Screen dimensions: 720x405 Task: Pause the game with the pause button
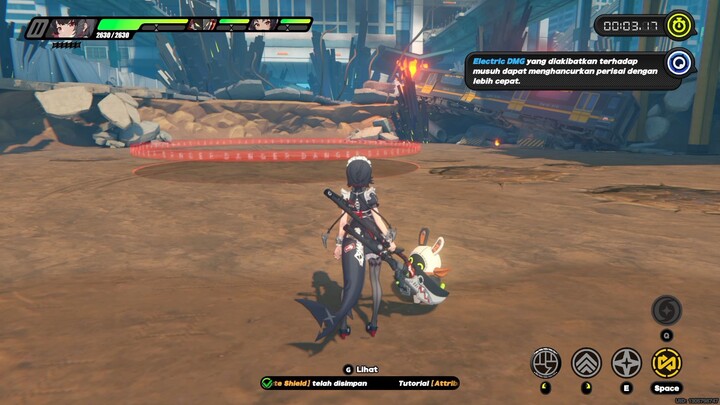(37, 28)
